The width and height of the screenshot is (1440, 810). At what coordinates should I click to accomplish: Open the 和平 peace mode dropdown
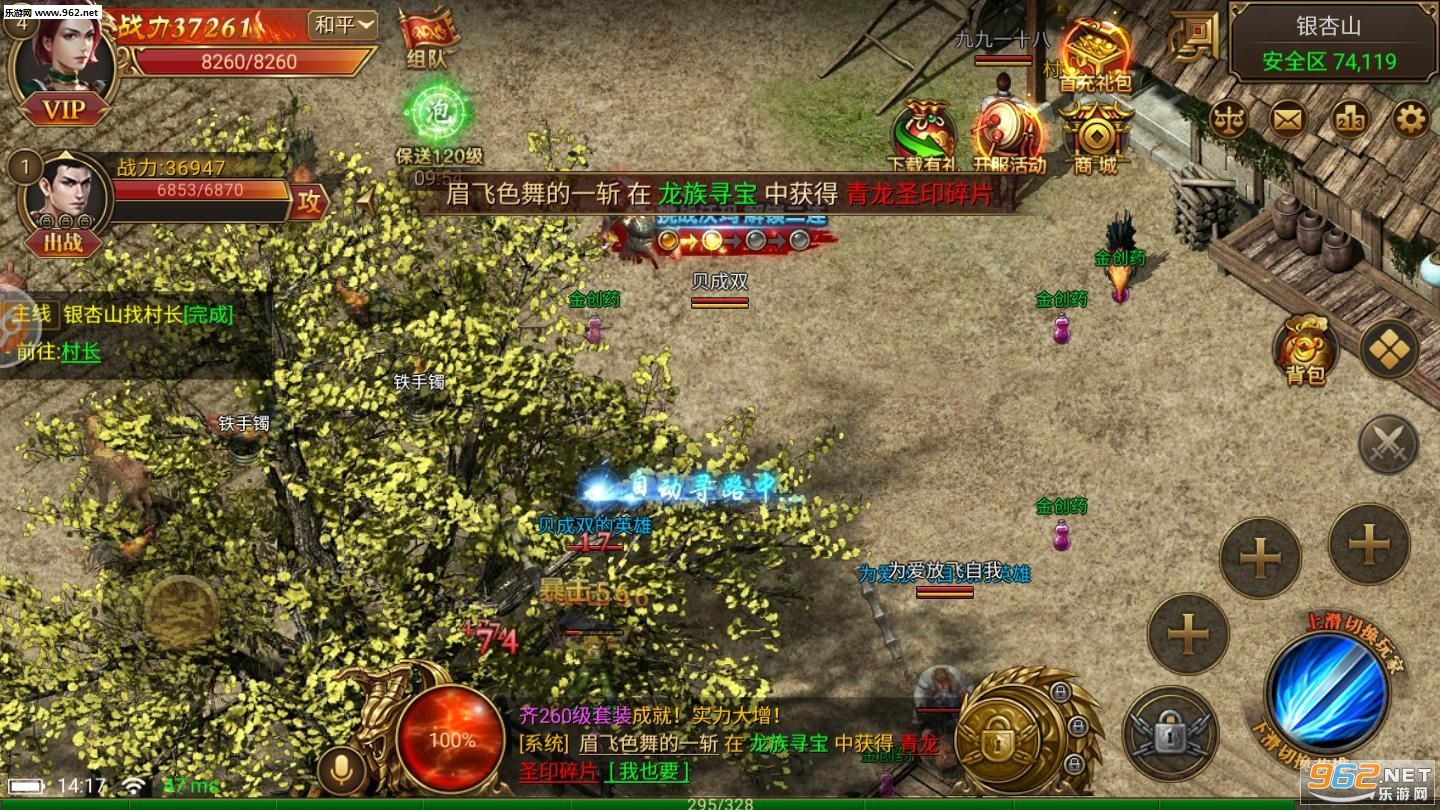[x=345, y=24]
